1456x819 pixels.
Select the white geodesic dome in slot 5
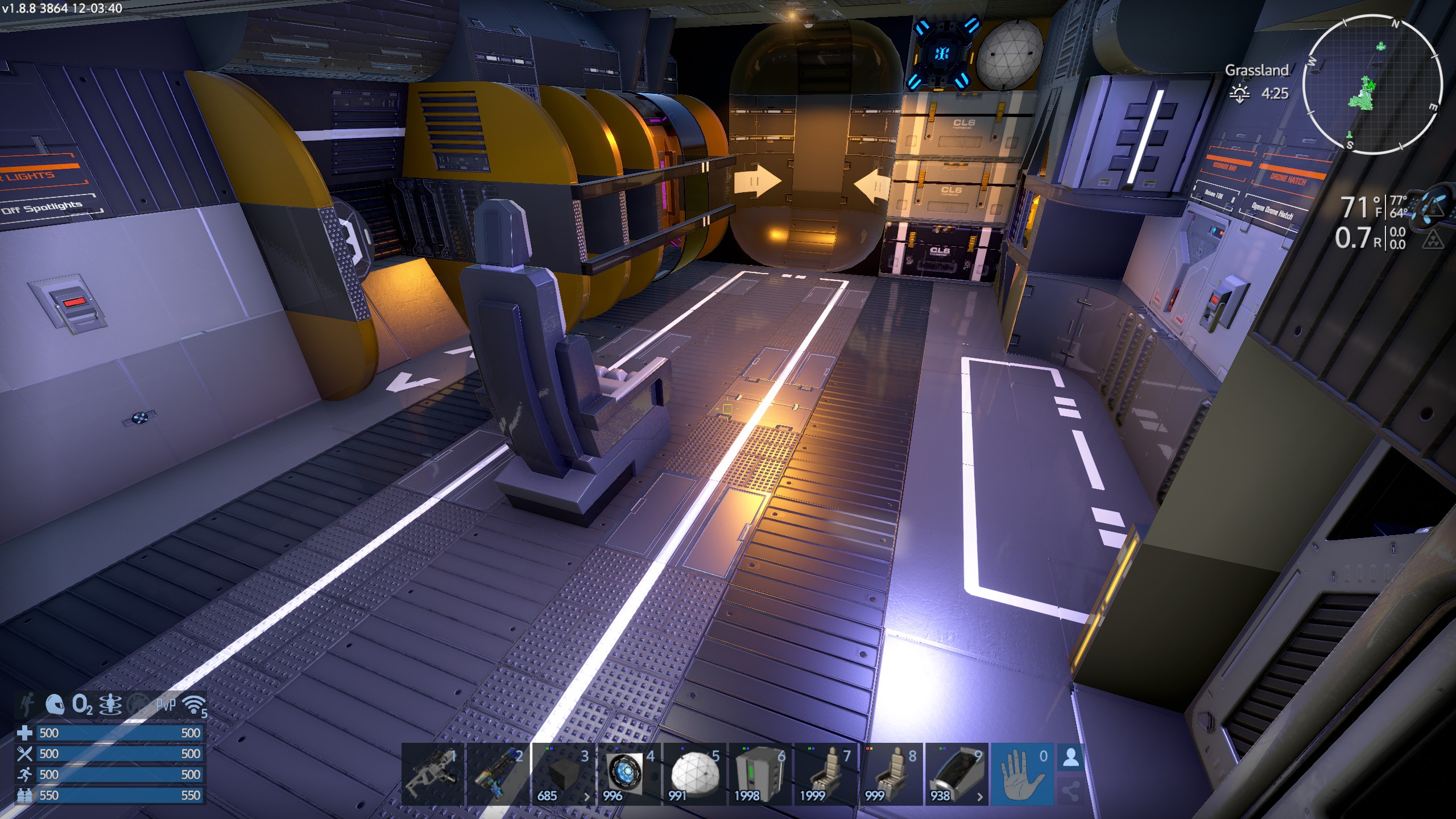point(695,773)
